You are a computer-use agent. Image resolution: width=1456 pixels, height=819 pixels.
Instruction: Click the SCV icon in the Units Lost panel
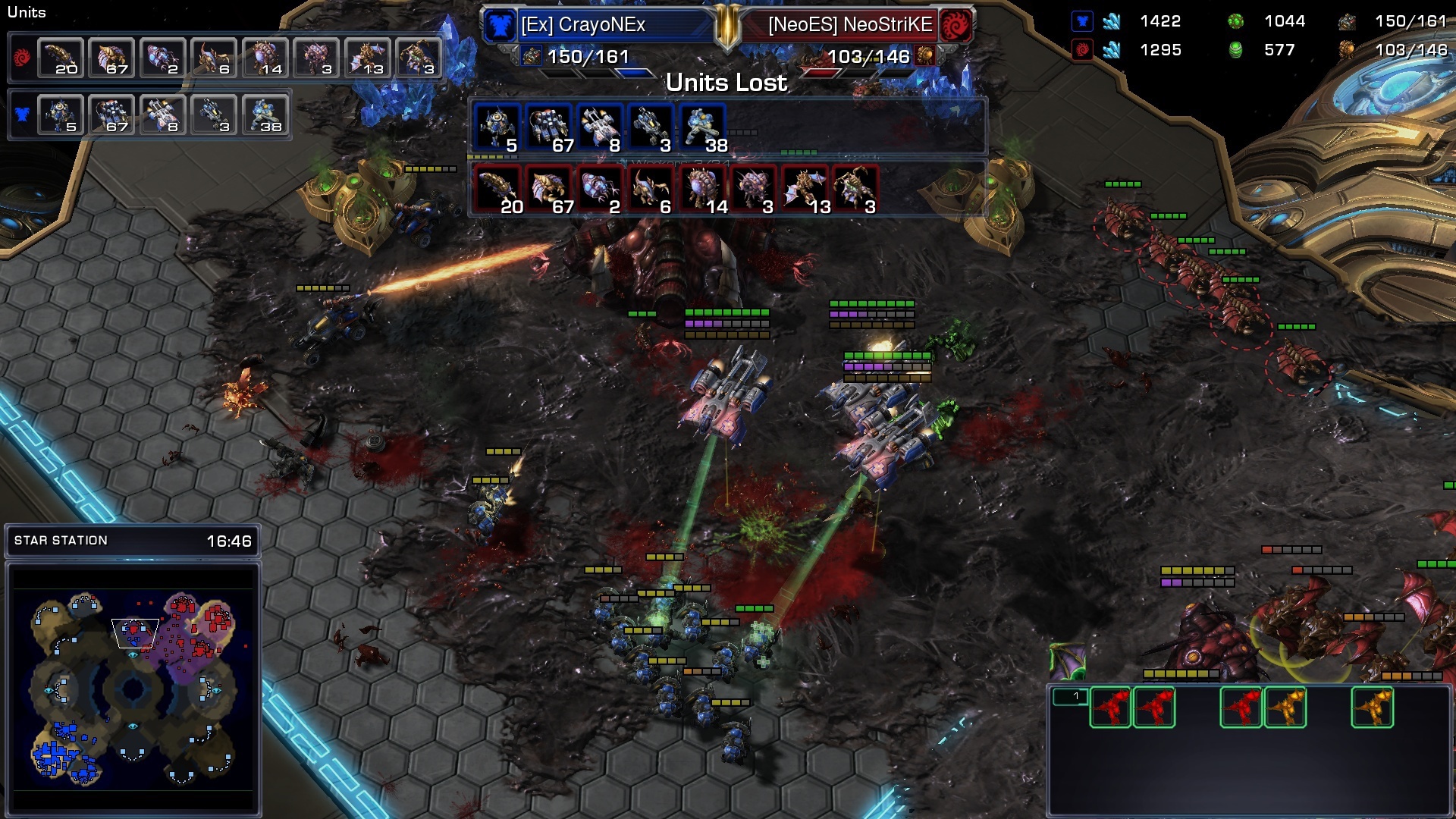pyautogui.click(x=497, y=127)
